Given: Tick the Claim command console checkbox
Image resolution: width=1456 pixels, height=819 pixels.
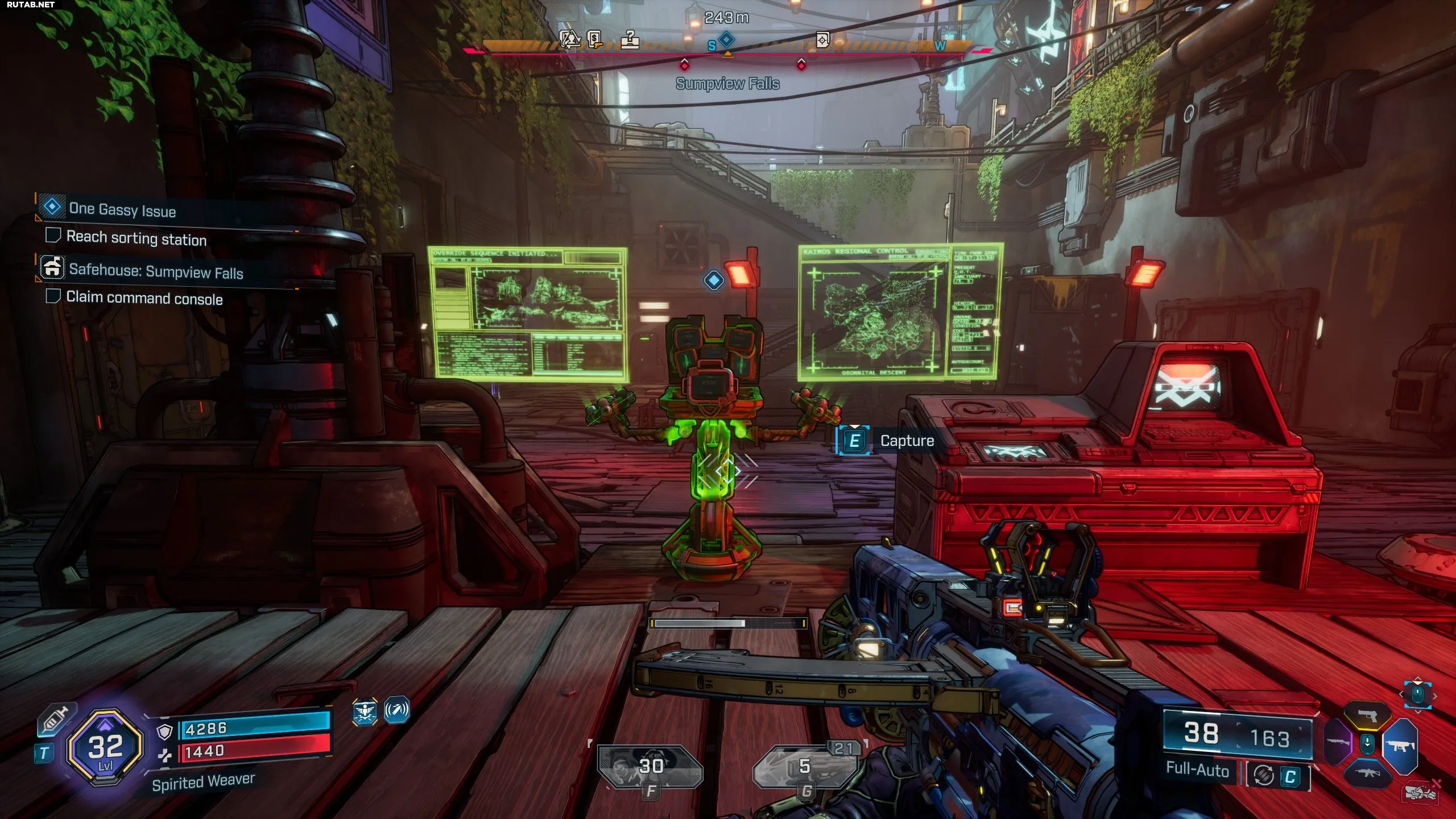Looking at the screenshot, I should 53,296.
